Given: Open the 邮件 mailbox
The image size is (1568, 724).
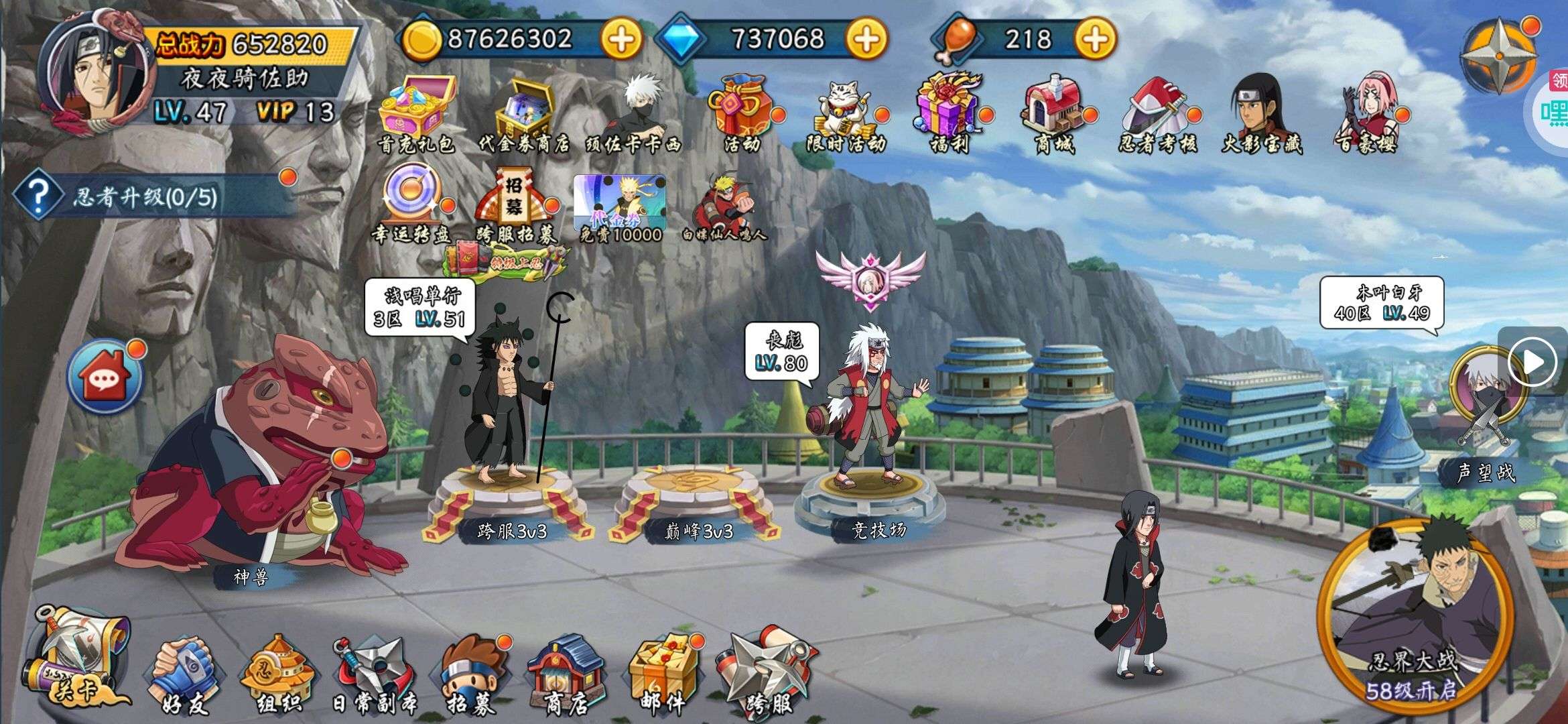Looking at the screenshot, I should coord(661,674).
